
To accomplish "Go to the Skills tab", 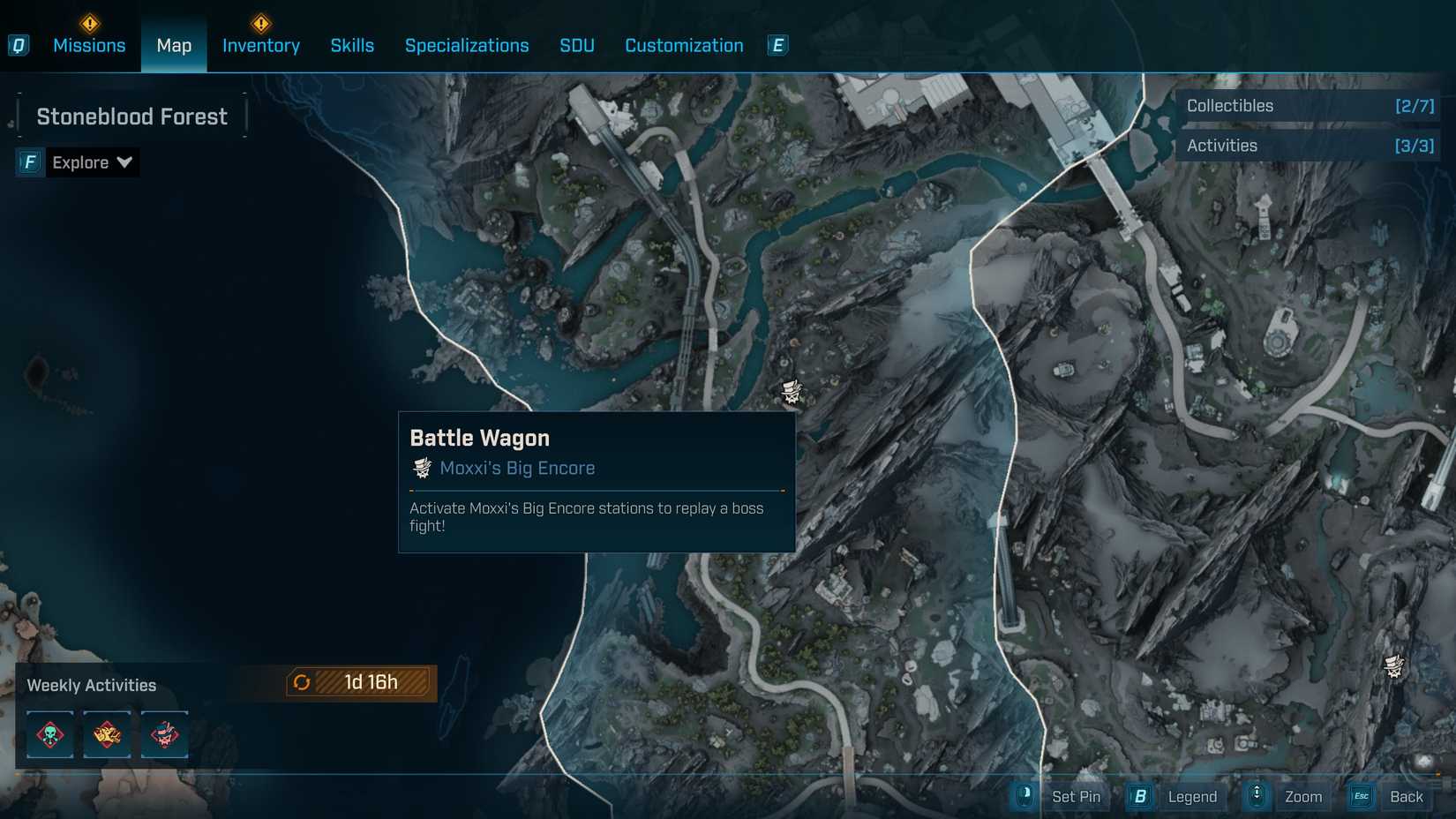I will coord(352,45).
